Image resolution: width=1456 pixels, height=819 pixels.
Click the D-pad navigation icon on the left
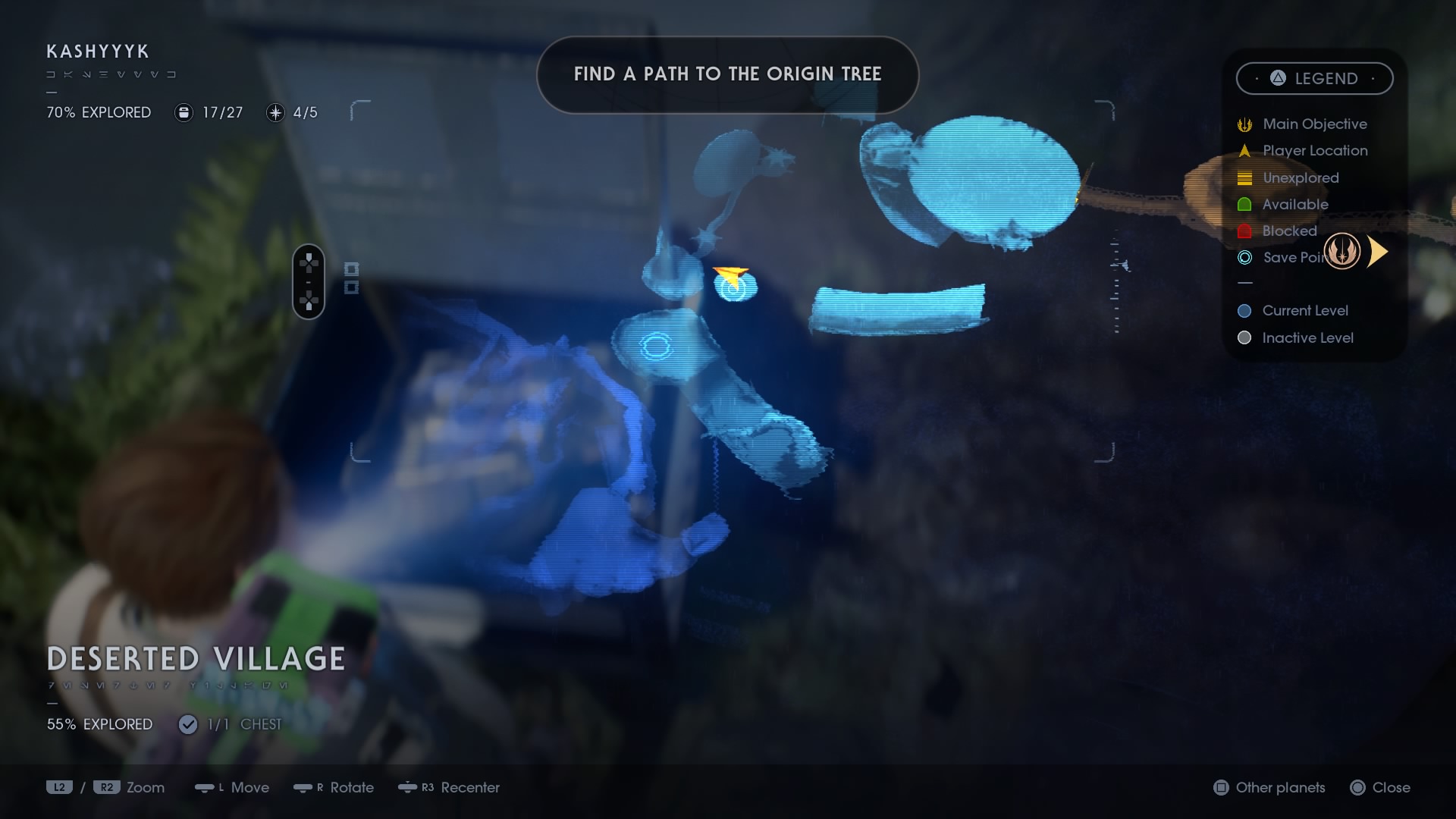308,281
